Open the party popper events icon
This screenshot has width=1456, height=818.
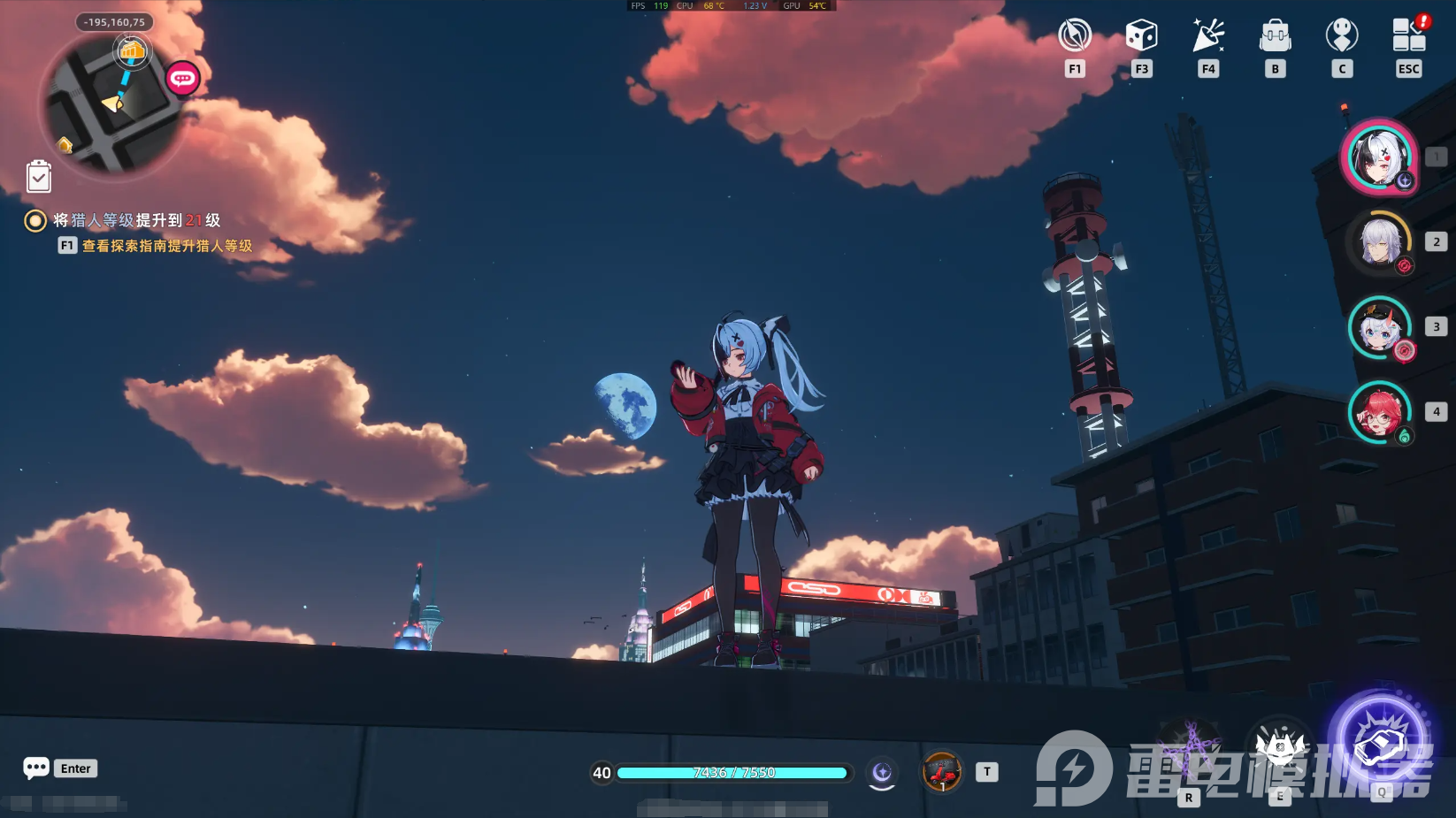(1208, 36)
